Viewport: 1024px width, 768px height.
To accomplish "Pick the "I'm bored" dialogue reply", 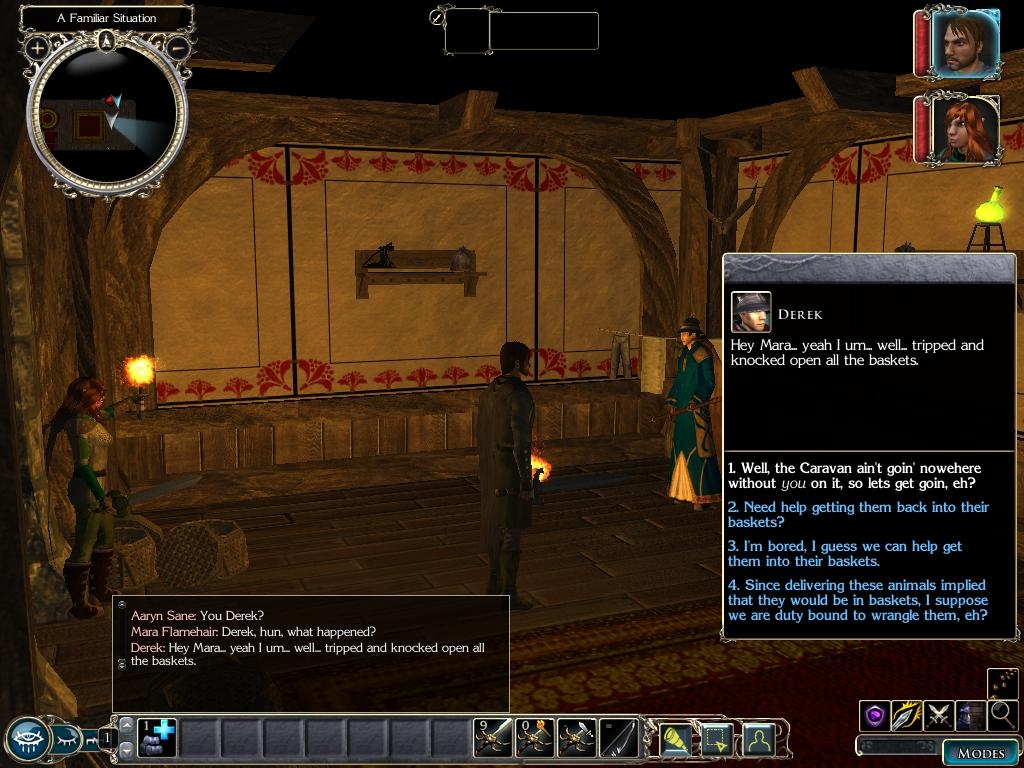I will 845,554.
